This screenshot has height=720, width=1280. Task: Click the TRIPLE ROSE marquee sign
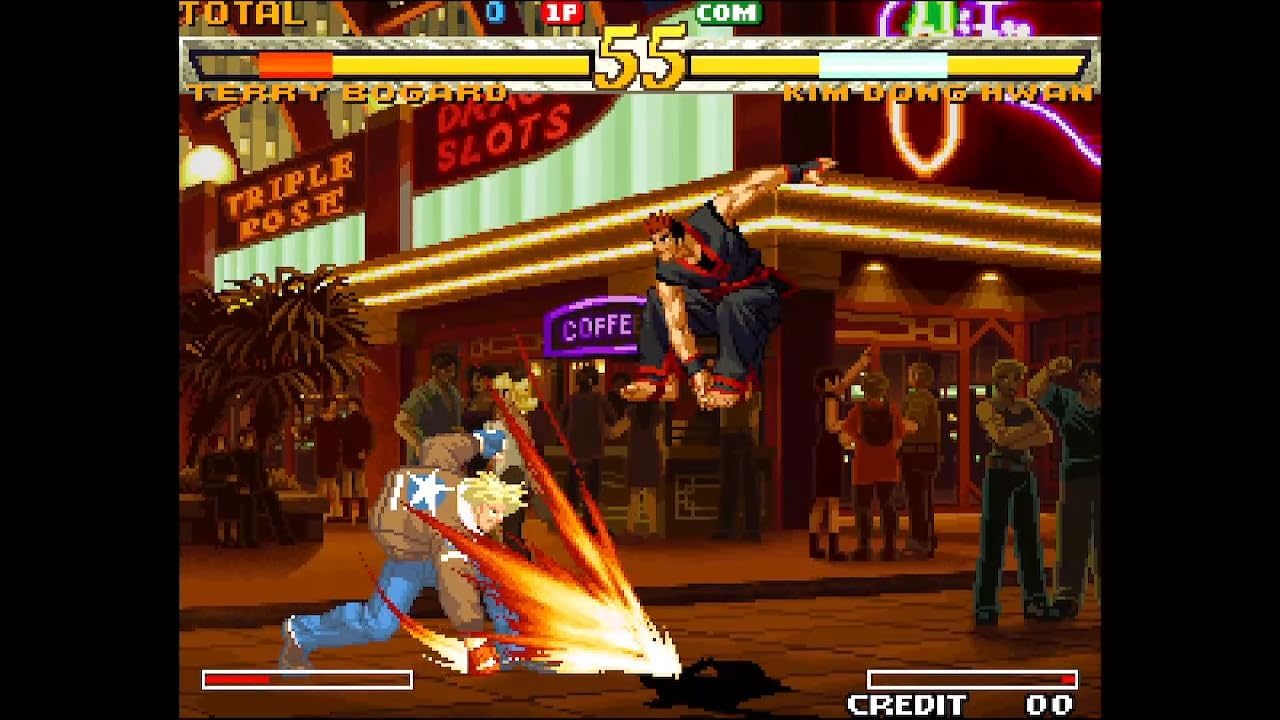pos(291,189)
